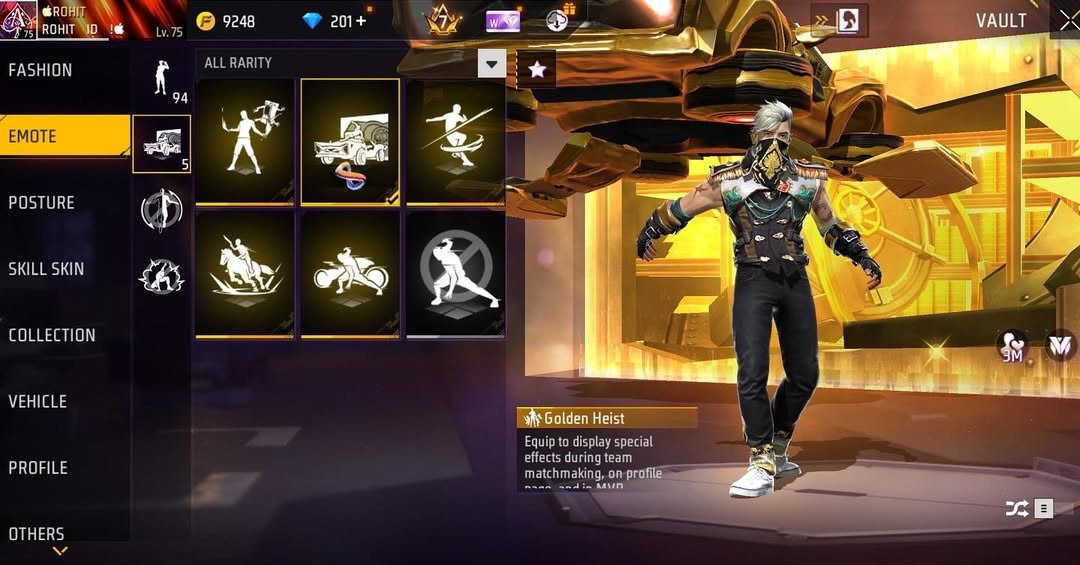Screen dimensions: 1080x565
Task: Select the Skill Skin category
Action: click(46, 268)
